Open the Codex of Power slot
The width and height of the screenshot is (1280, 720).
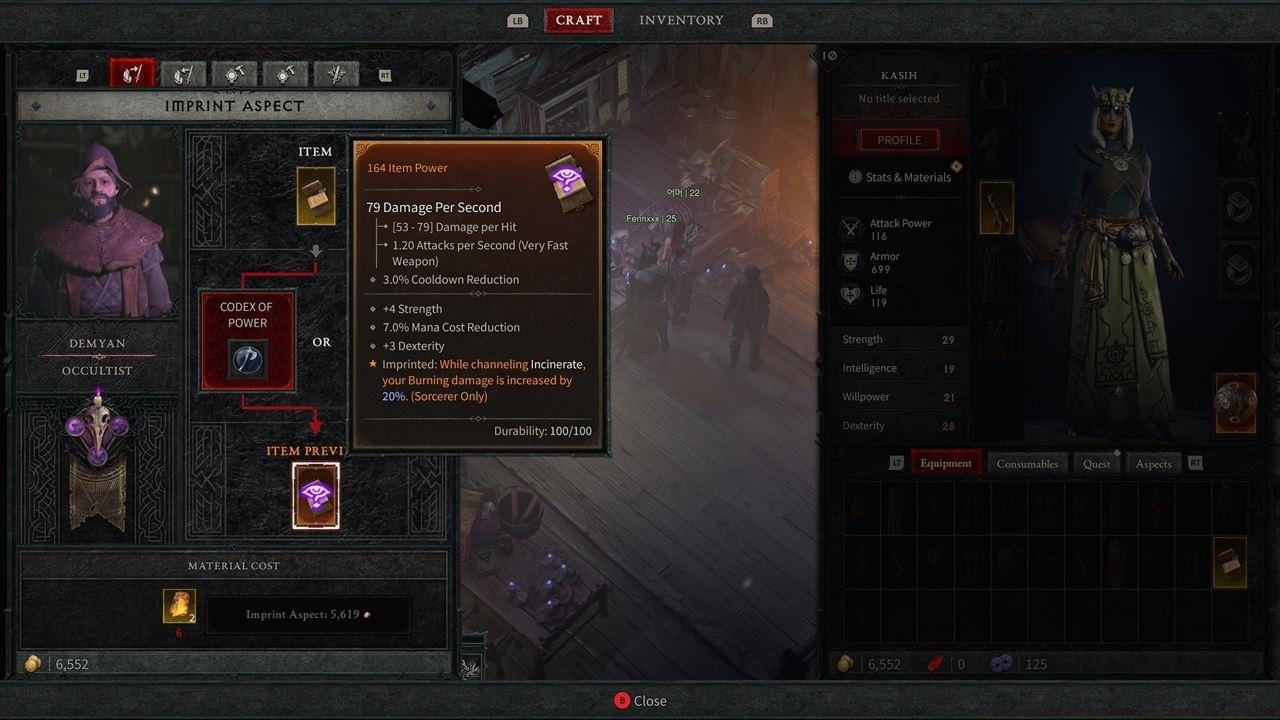(247, 338)
